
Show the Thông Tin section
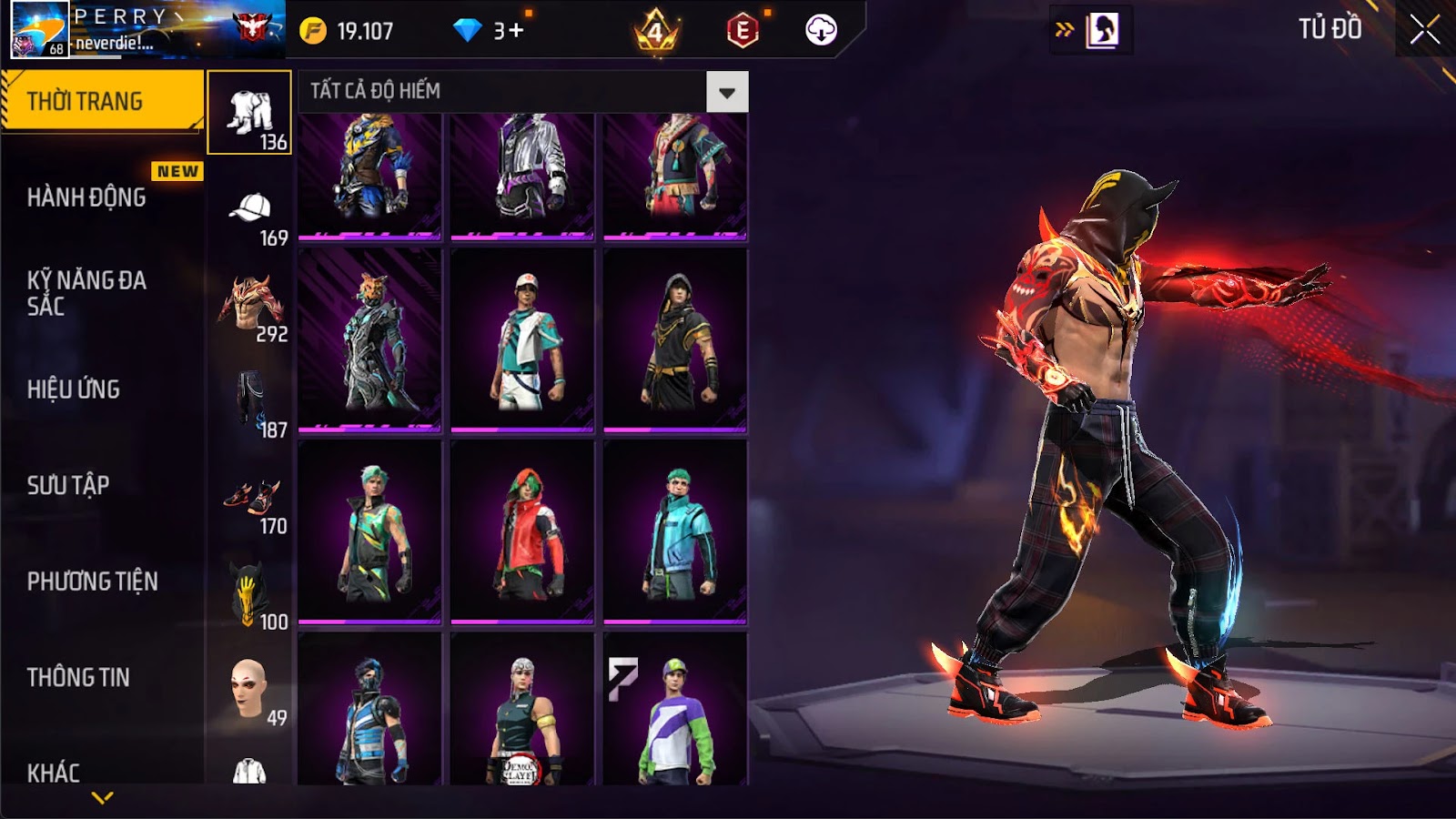click(x=79, y=677)
